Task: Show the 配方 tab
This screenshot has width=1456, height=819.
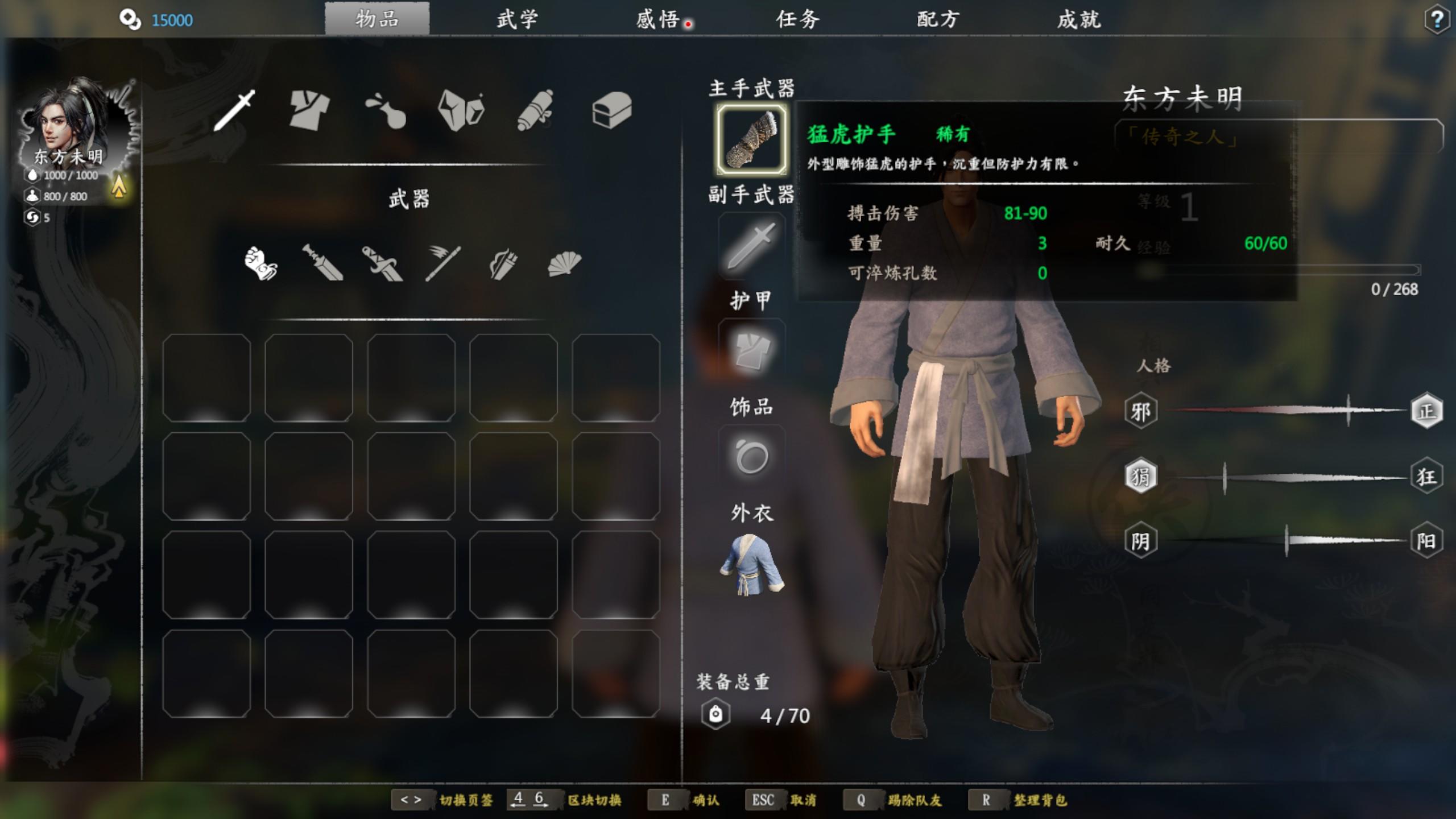Action: click(x=938, y=20)
